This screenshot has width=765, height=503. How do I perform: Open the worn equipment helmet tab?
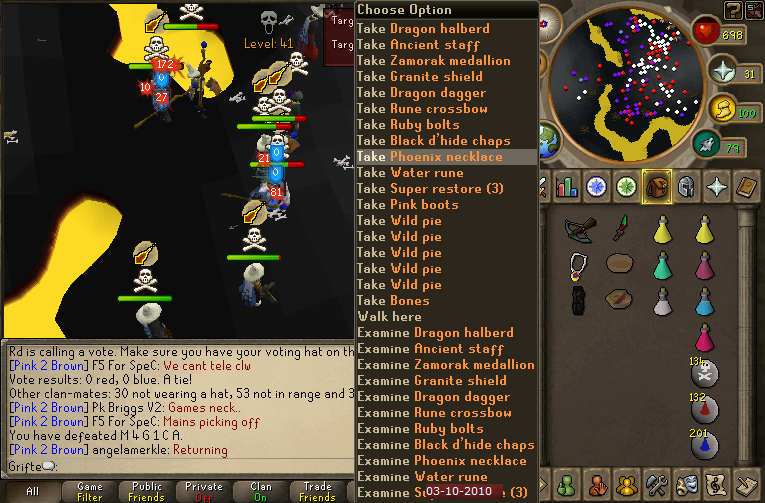pyautogui.click(x=685, y=186)
